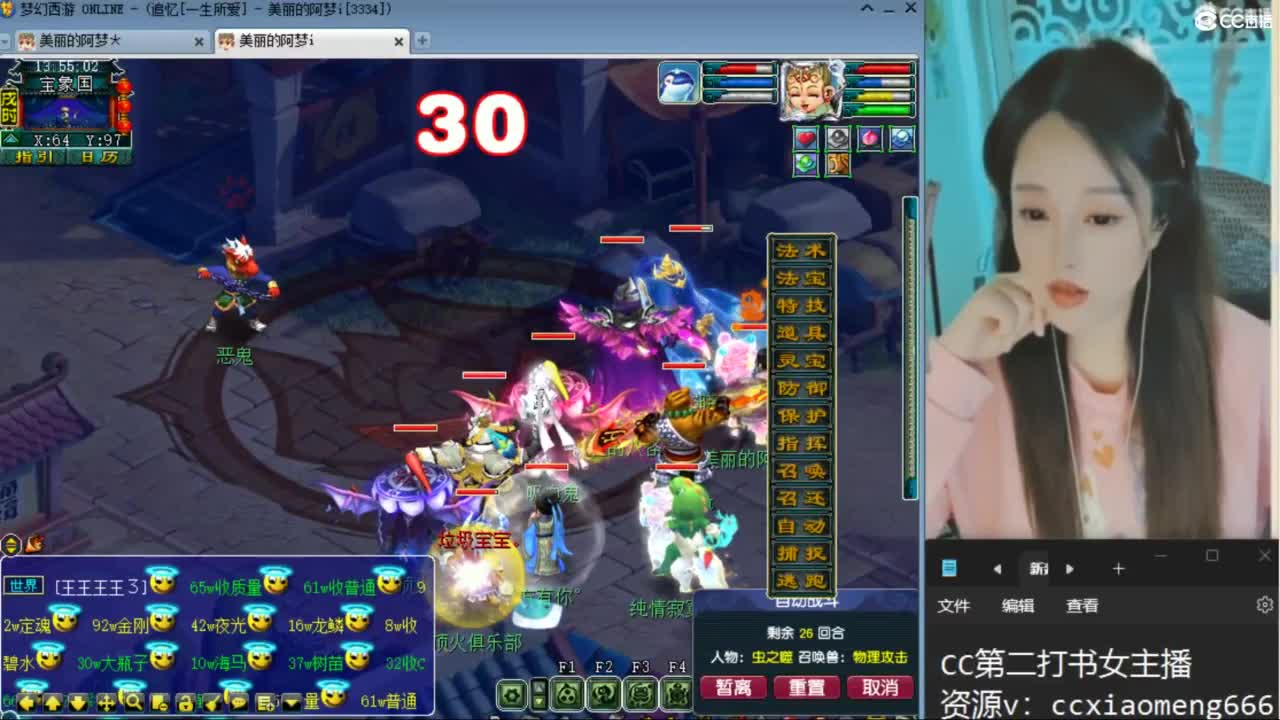
Task: Open the 查看 menu in the browser
Action: (x=1083, y=605)
